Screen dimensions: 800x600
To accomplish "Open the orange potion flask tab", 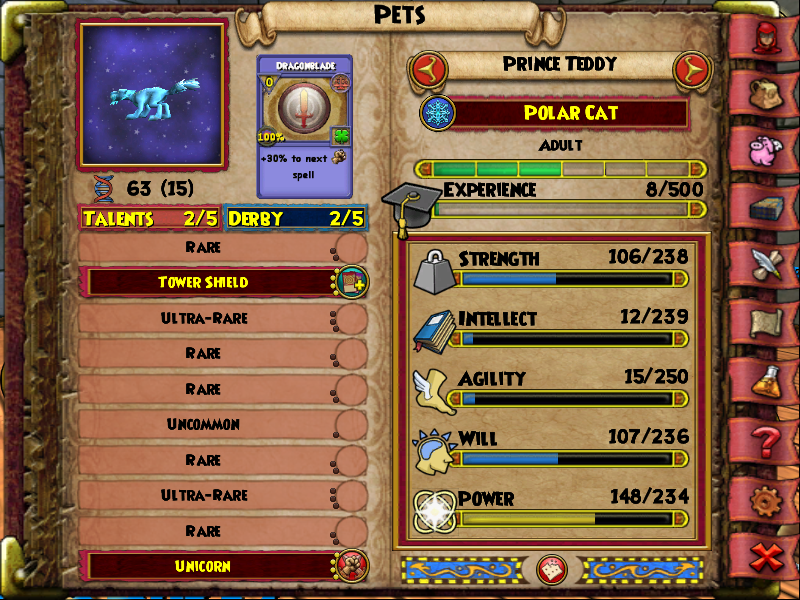I will (770, 380).
